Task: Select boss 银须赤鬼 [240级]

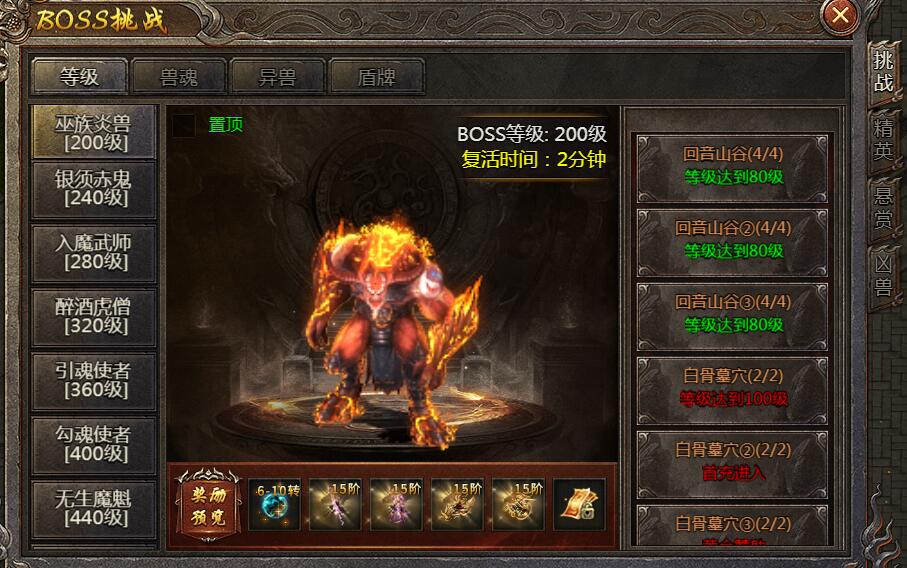Action: click(94, 188)
